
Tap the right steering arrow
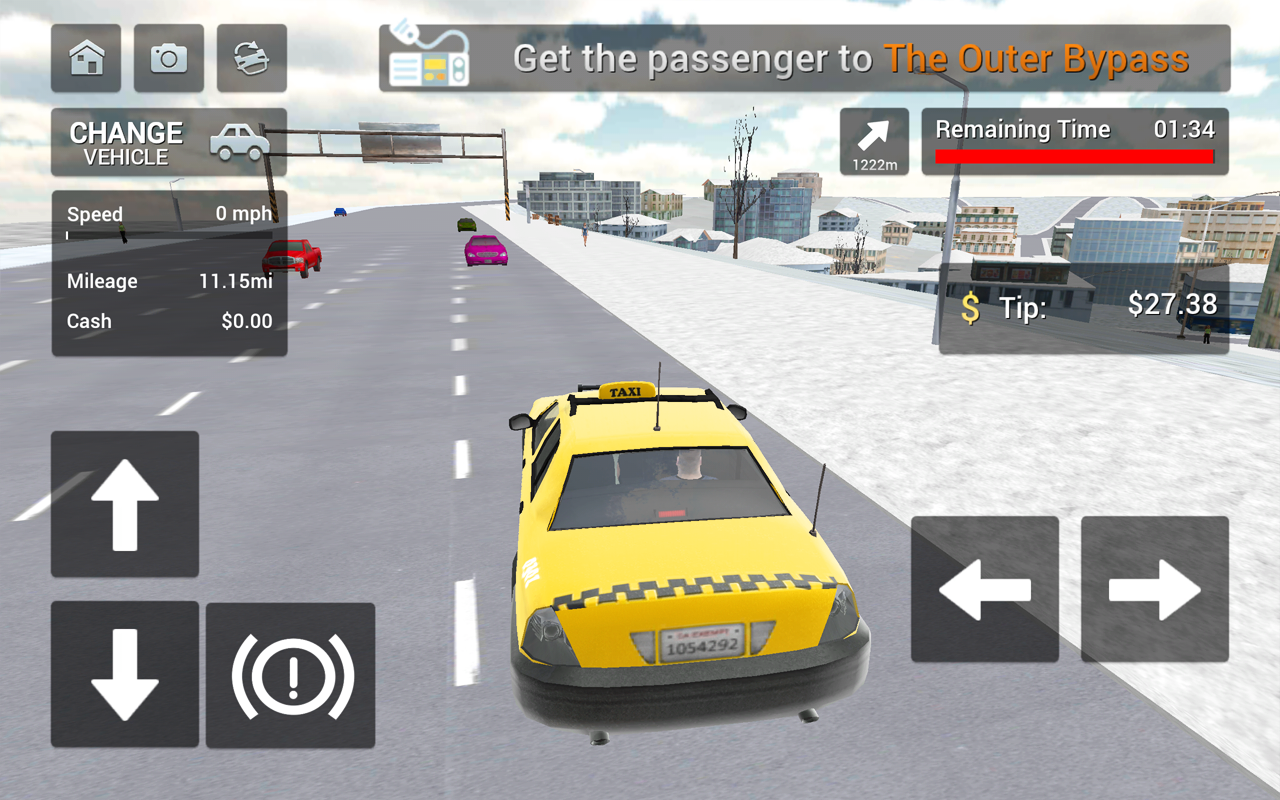click(1154, 587)
